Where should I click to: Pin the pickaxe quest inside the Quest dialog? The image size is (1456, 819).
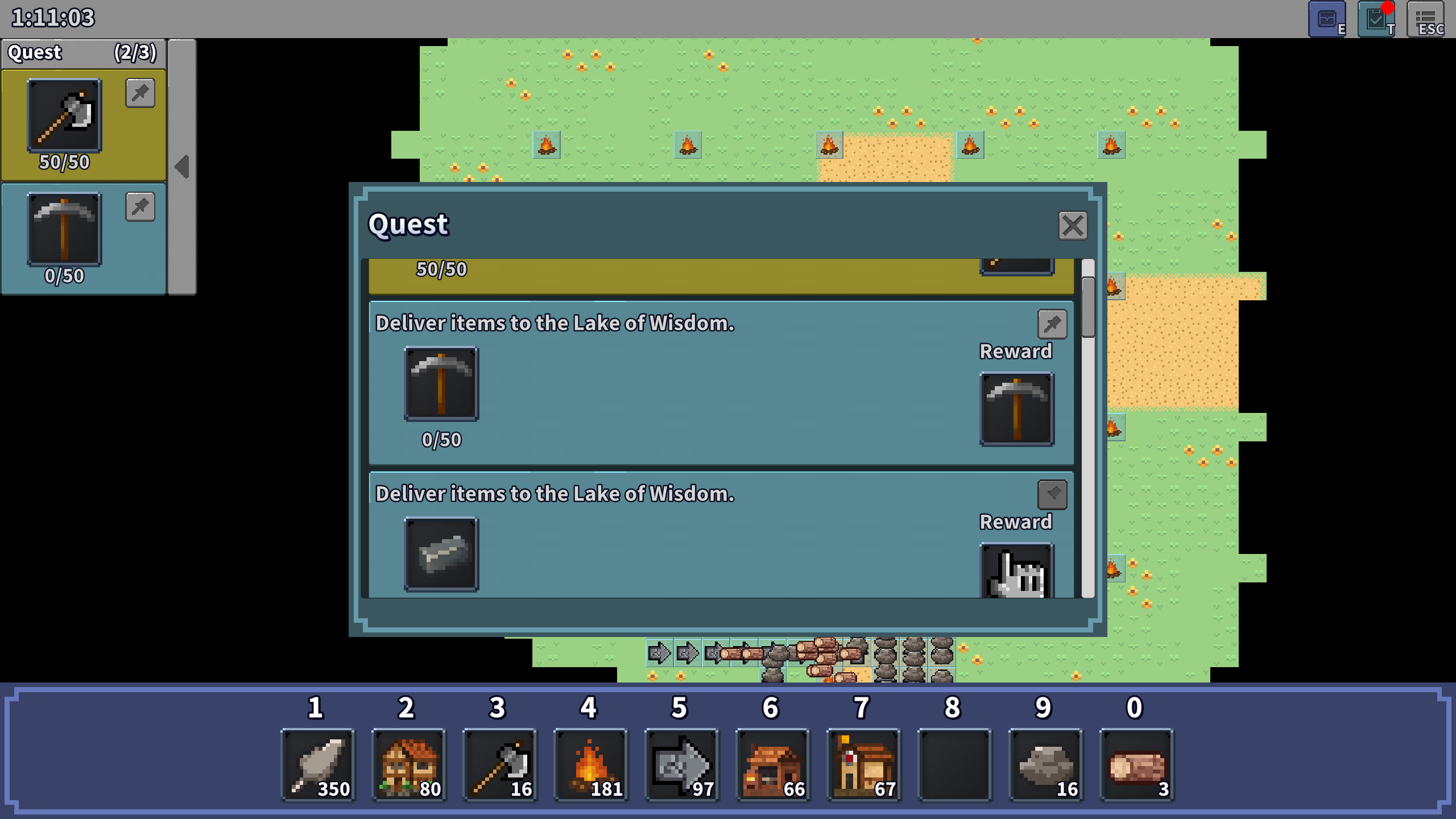point(1052,324)
